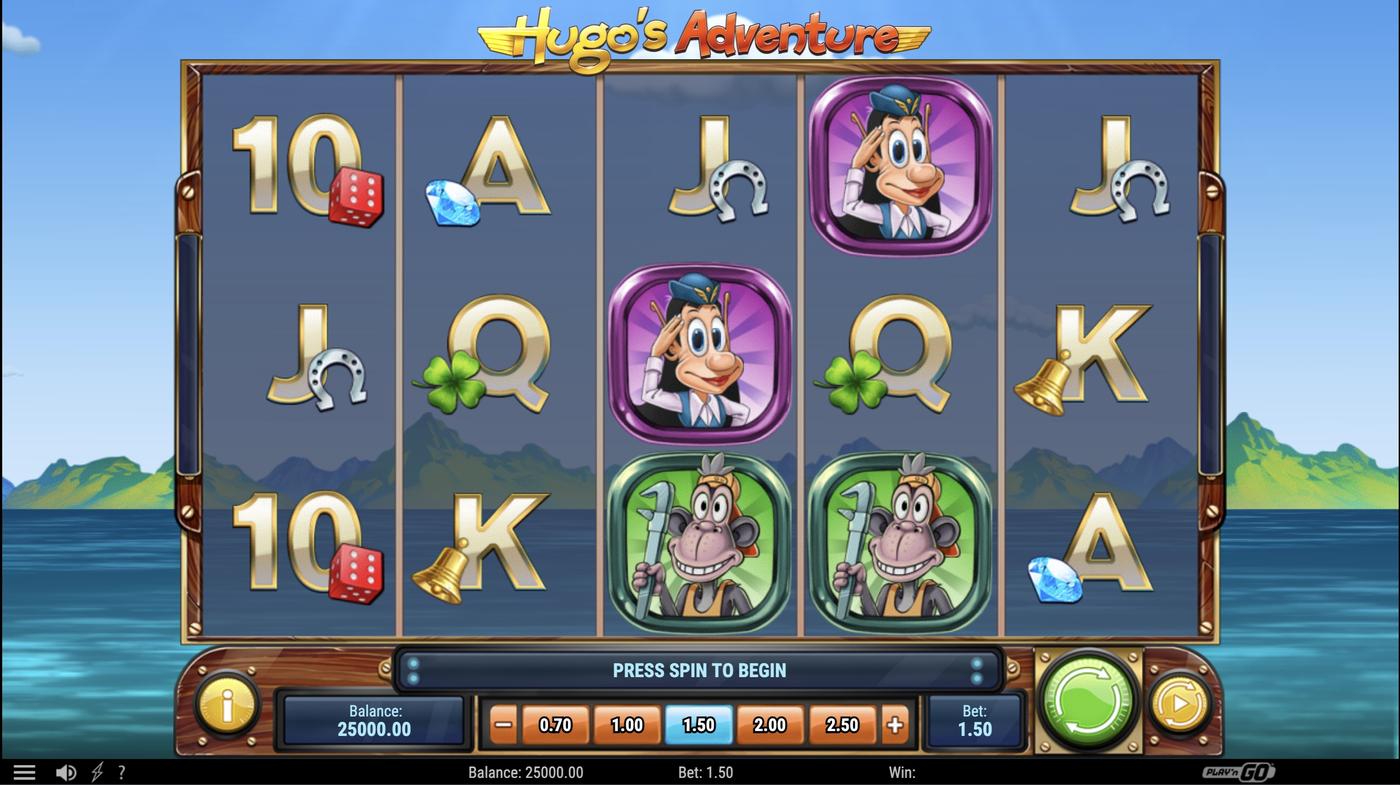1400x785 pixels.
Task: Open the hamburger menu
Action: pyautogui.click(x=24, y=771)
